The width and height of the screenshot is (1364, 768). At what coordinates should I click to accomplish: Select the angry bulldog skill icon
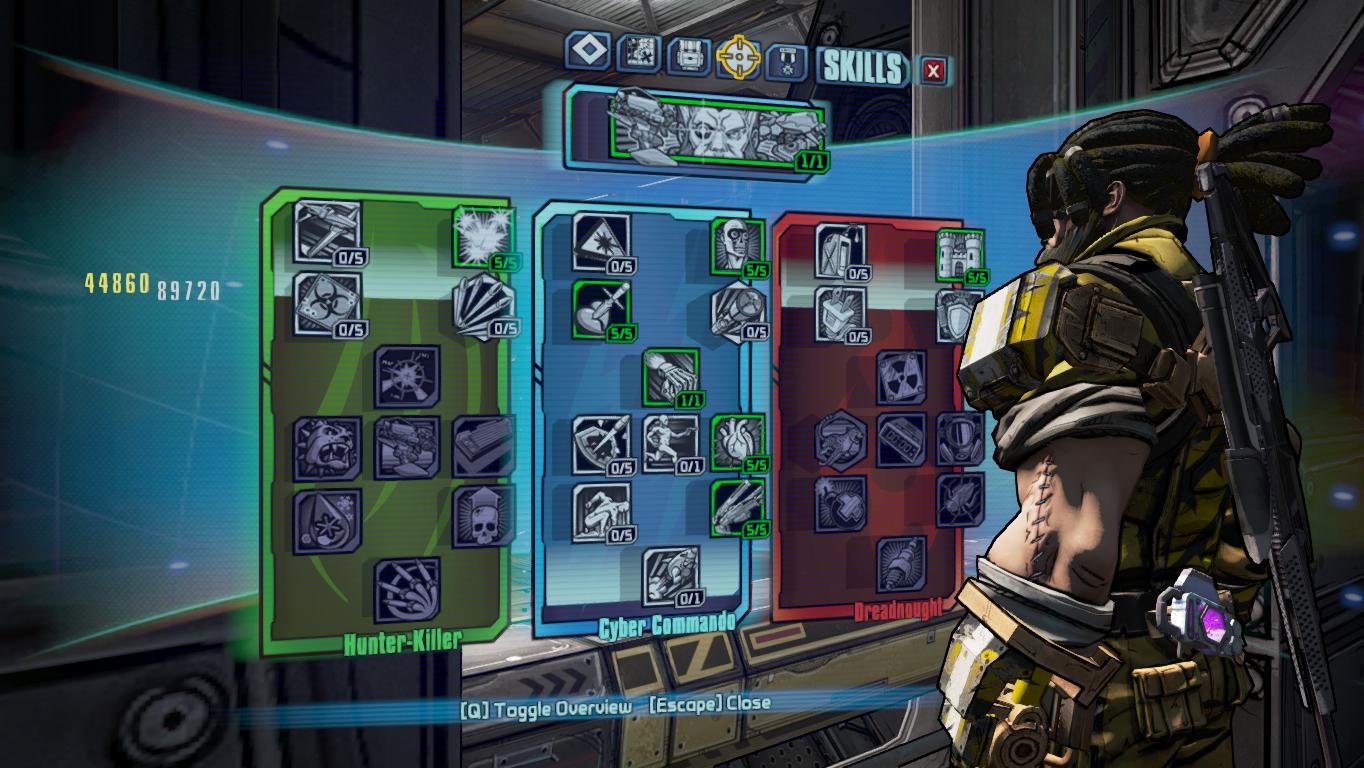tap(327, 448)
